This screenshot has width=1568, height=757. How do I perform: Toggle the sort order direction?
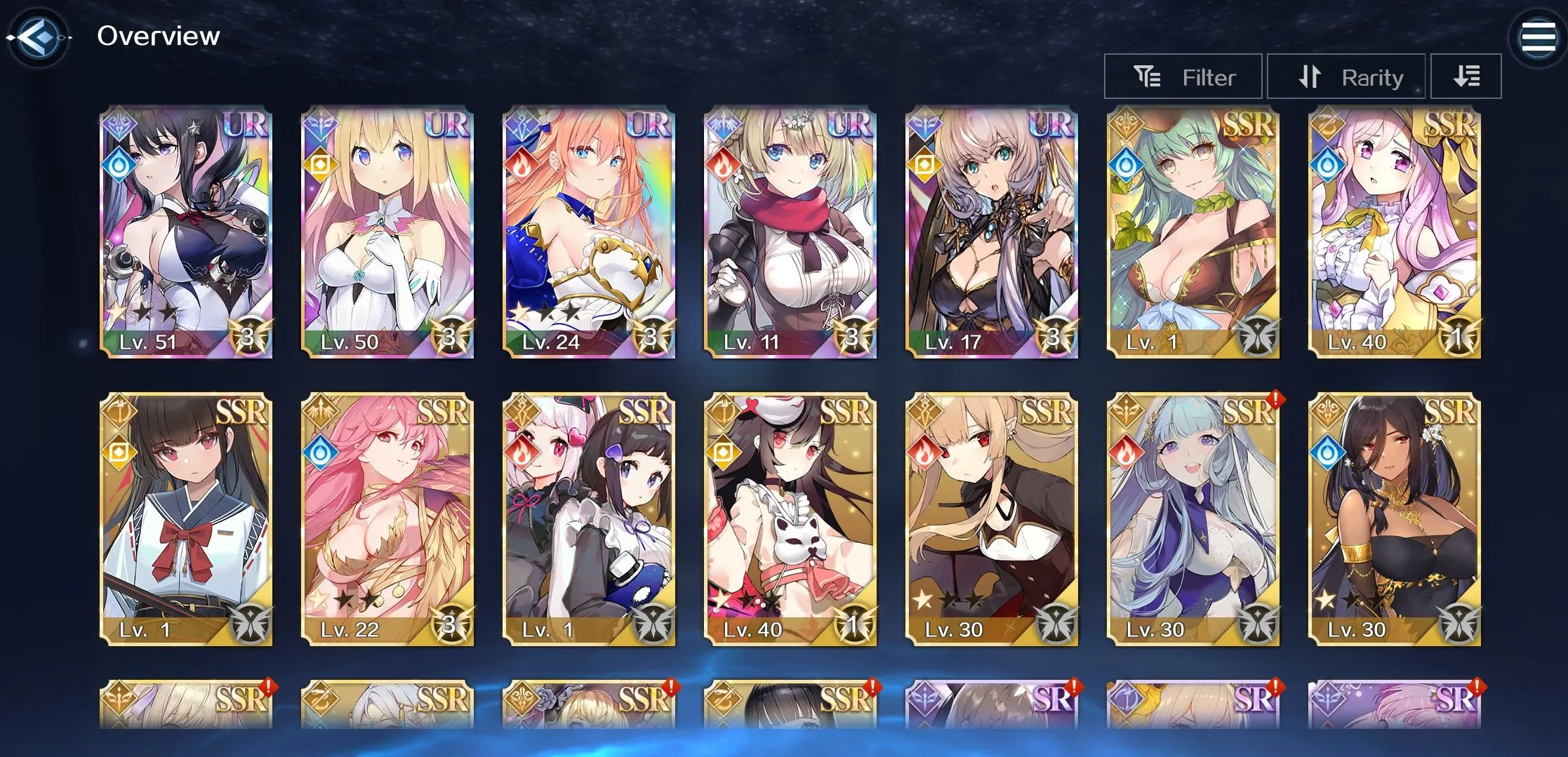coord(1466,76)
